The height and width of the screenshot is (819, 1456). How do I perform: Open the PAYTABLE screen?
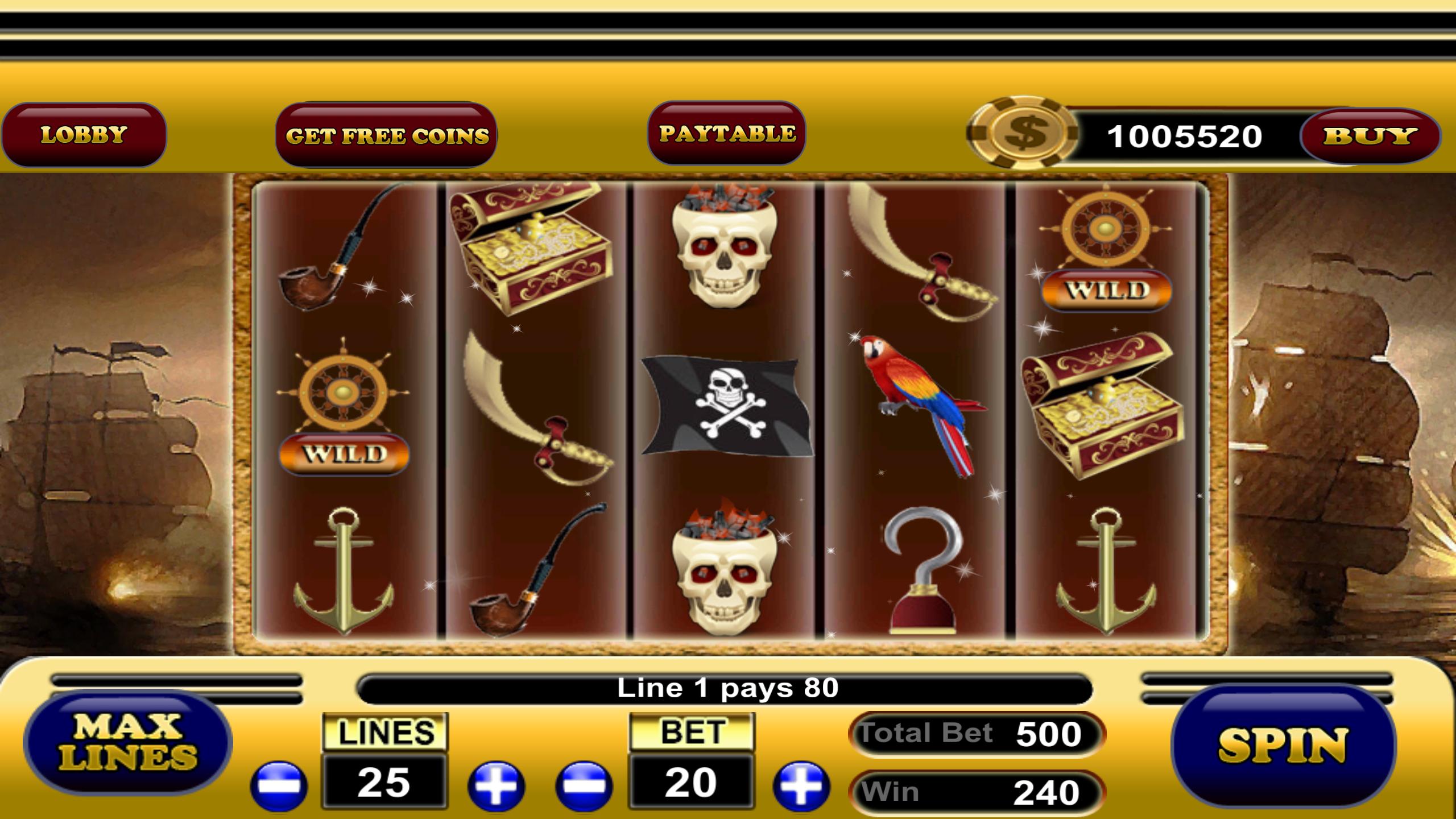pos(727,135)
